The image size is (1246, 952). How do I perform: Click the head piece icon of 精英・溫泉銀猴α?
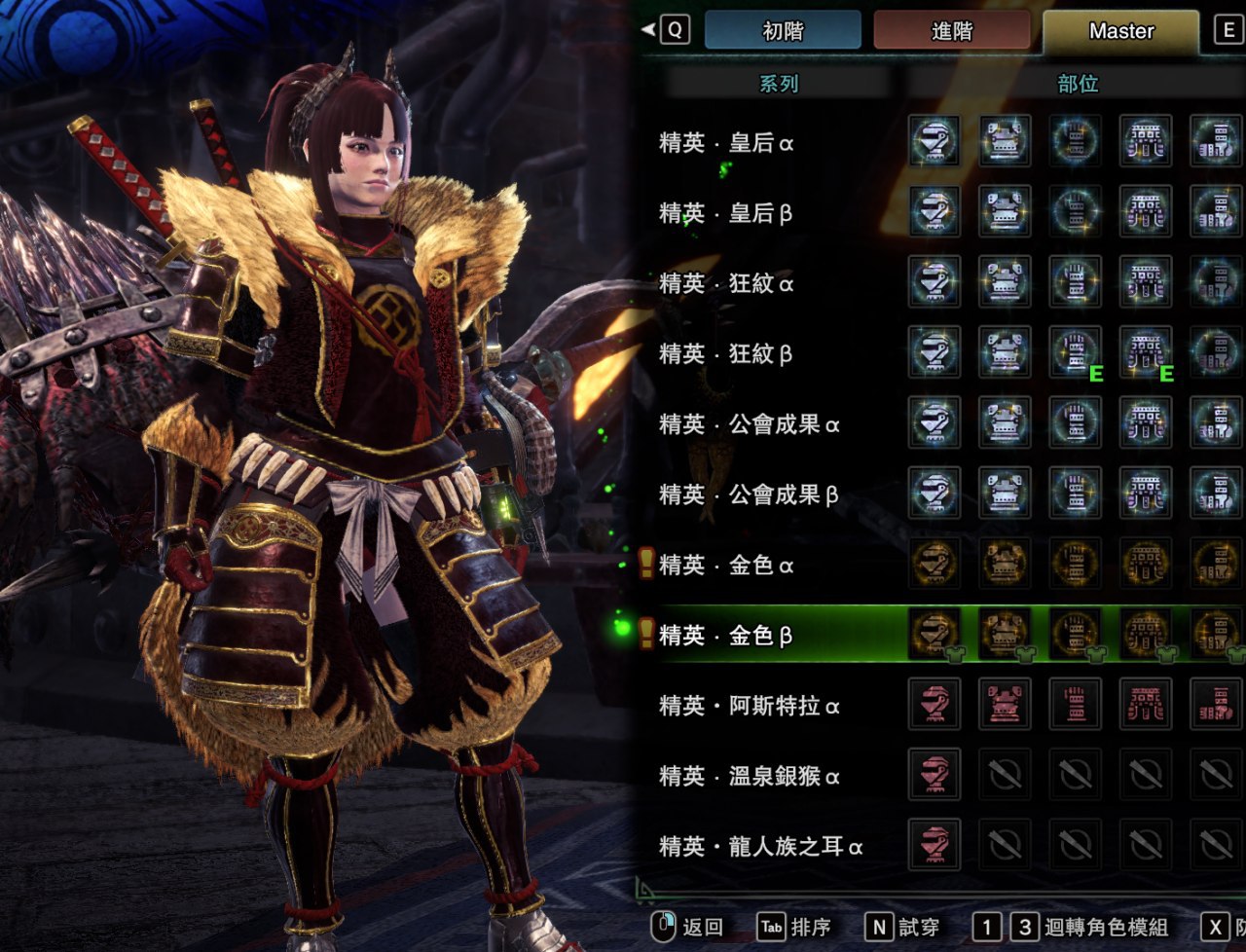point(934,775)
